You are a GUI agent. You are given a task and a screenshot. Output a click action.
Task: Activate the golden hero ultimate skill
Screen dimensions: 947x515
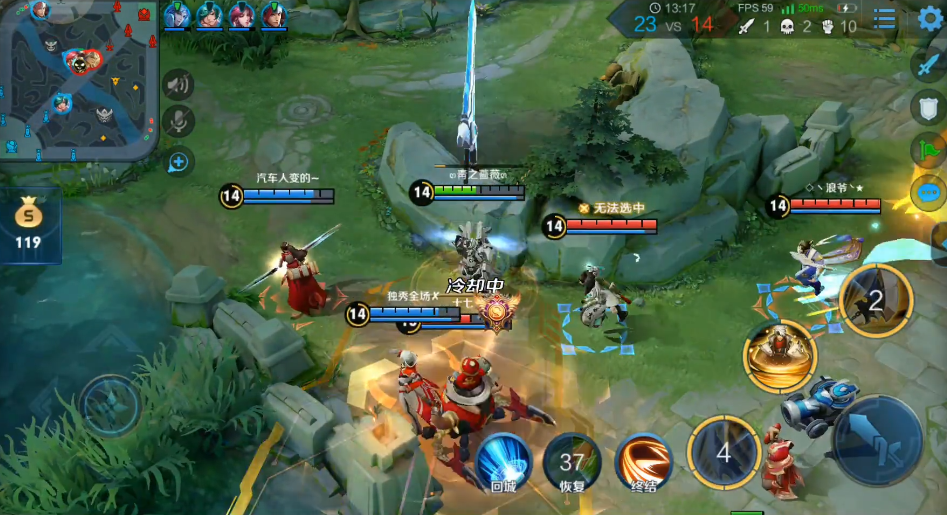click(779, 356)
